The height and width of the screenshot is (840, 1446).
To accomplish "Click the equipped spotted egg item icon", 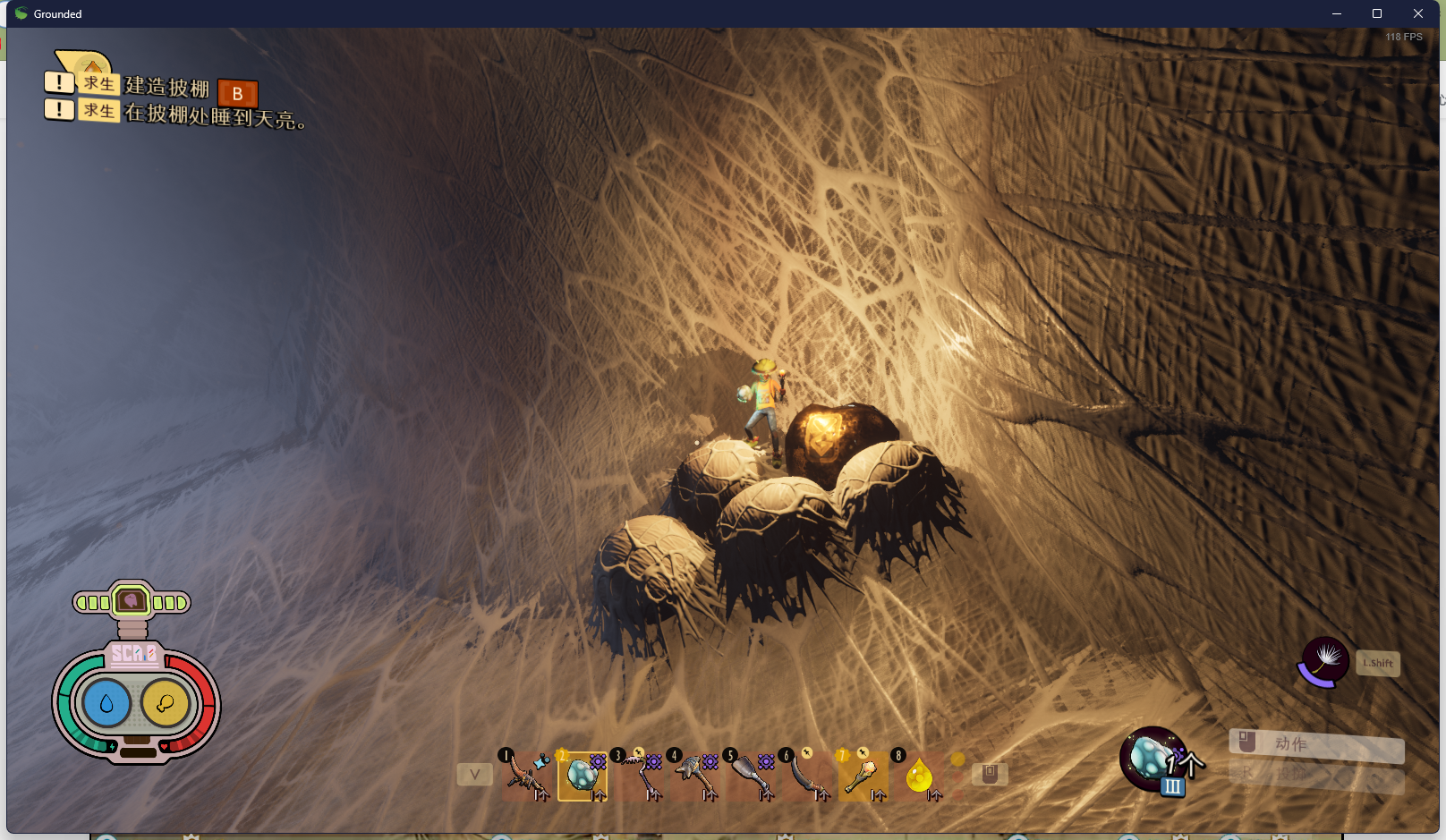I will [1153, 759].
